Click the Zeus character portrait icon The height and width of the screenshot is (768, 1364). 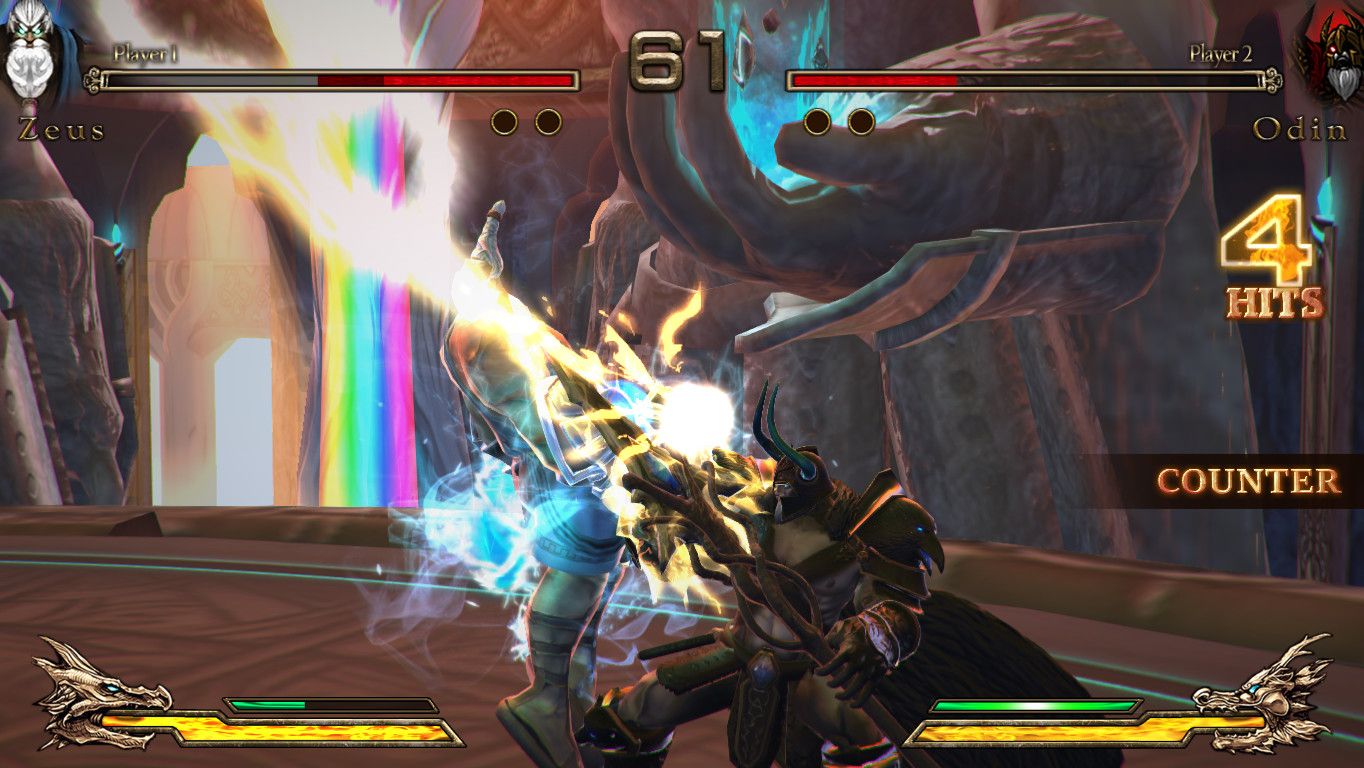pyautogui.click(x=33, y=55)
